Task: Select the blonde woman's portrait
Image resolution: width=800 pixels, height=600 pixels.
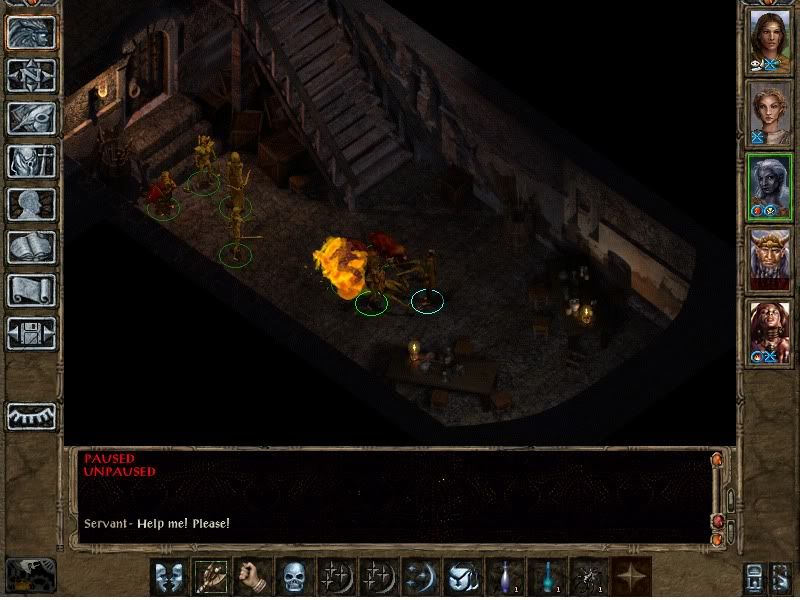Action: click(x=770, y=112)
